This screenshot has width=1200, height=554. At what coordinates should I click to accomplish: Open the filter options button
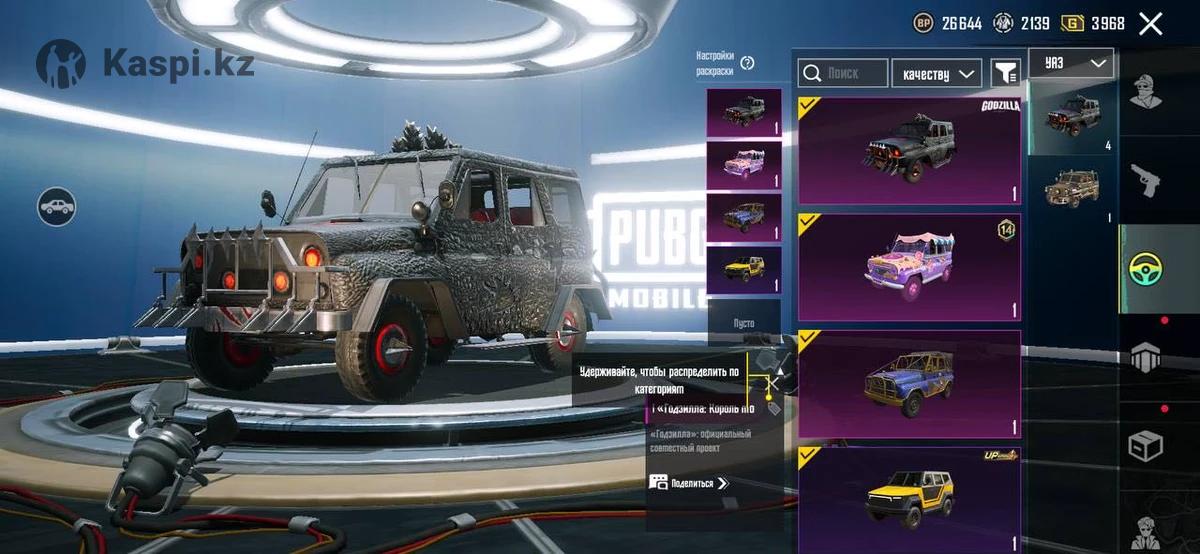pyautogui.click(x=1005, y=72)
